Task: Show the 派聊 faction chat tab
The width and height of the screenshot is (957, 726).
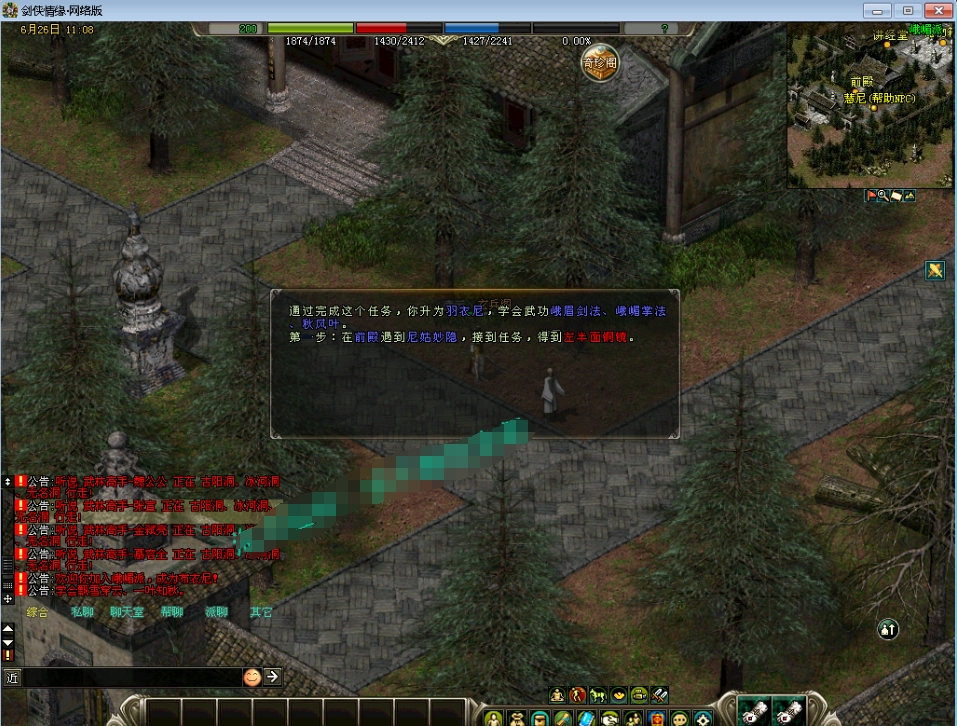Action: click(x=216, y=612)
